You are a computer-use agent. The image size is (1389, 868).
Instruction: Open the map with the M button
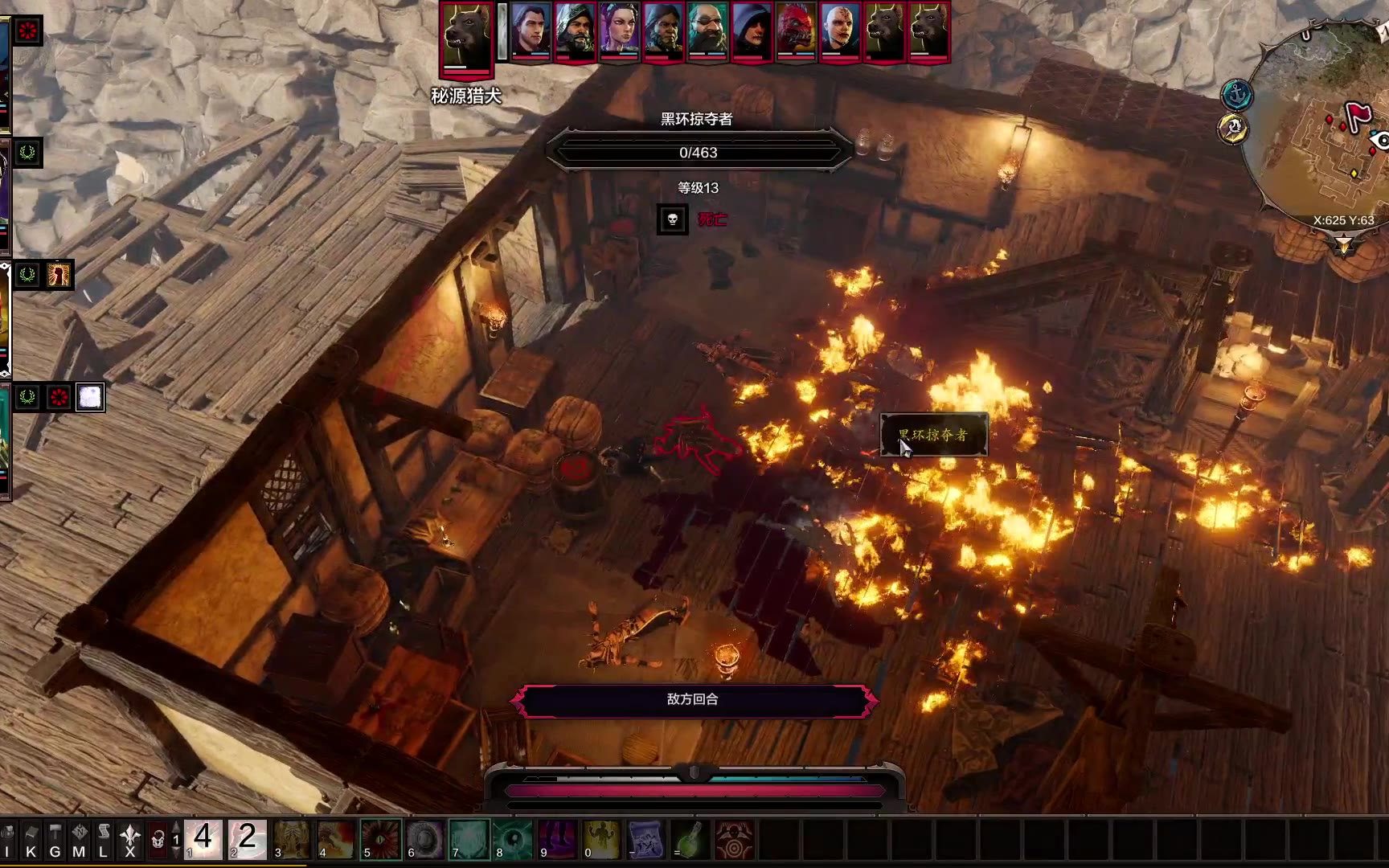point(79,841)
